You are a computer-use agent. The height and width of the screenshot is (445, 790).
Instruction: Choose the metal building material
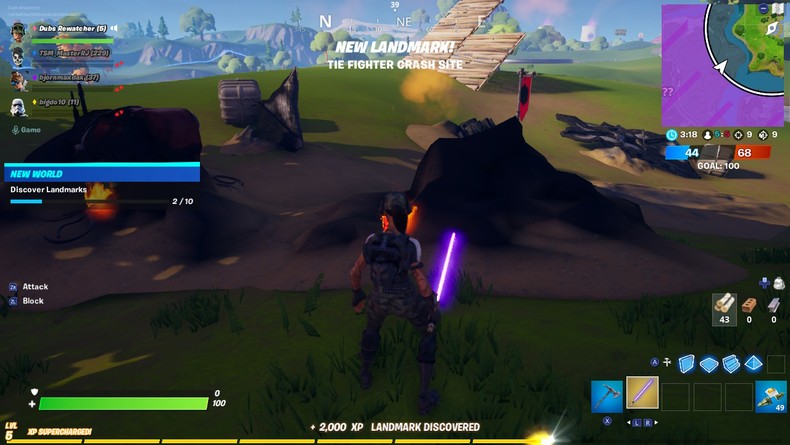pos(774,305)
